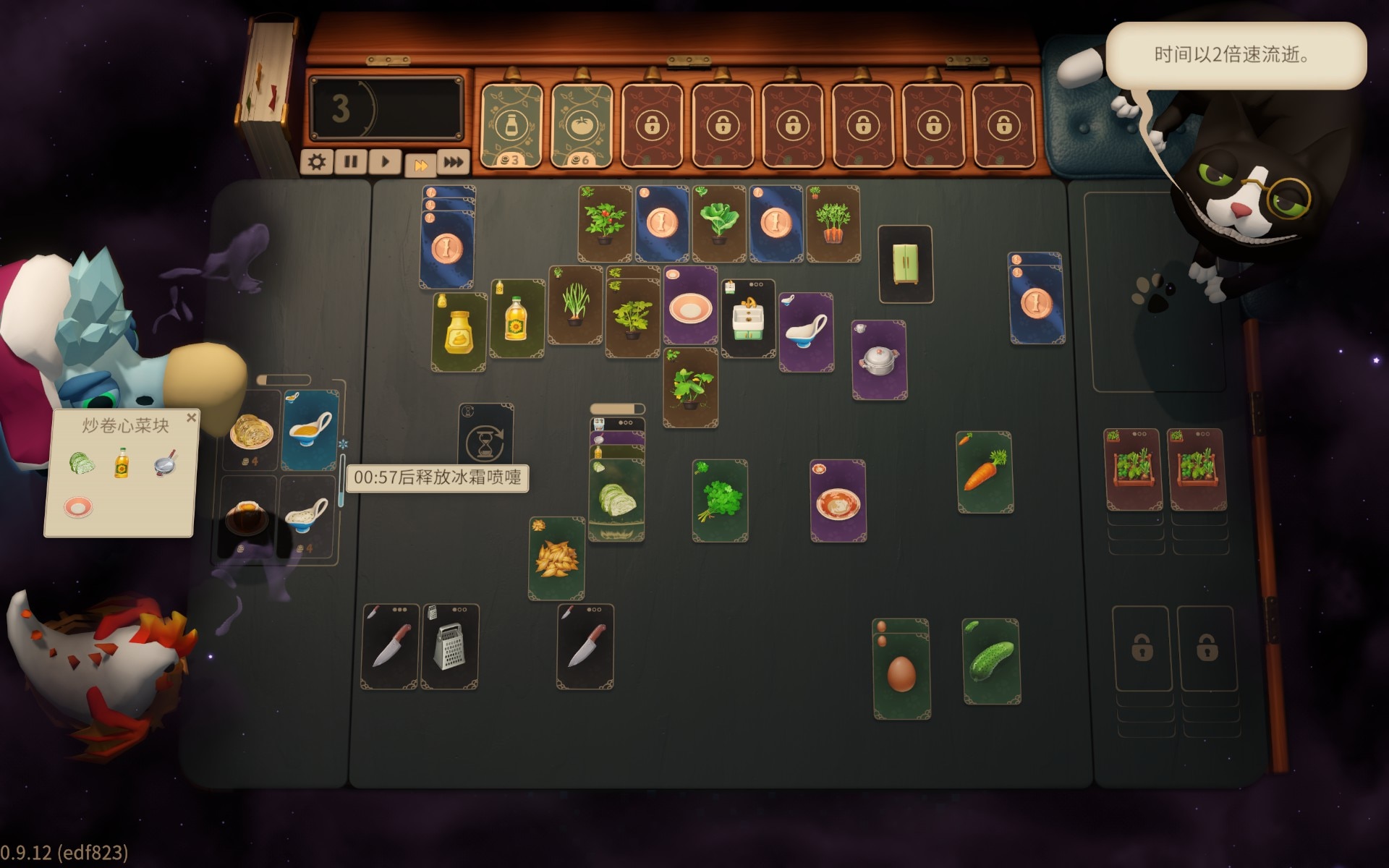Set time to normal play speed

click(x=385, y=162)
